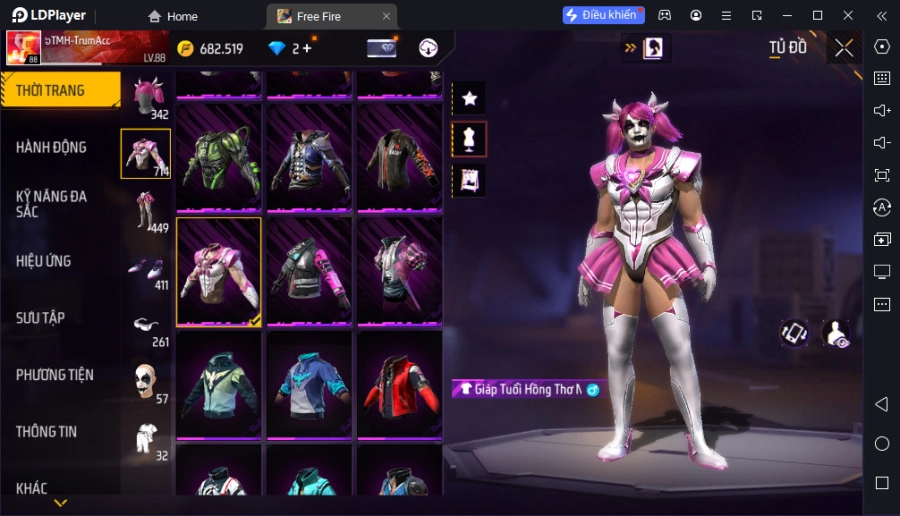Click the star favorites filter icon
This screenshot has height=516, width=900.
pos(469,98)
